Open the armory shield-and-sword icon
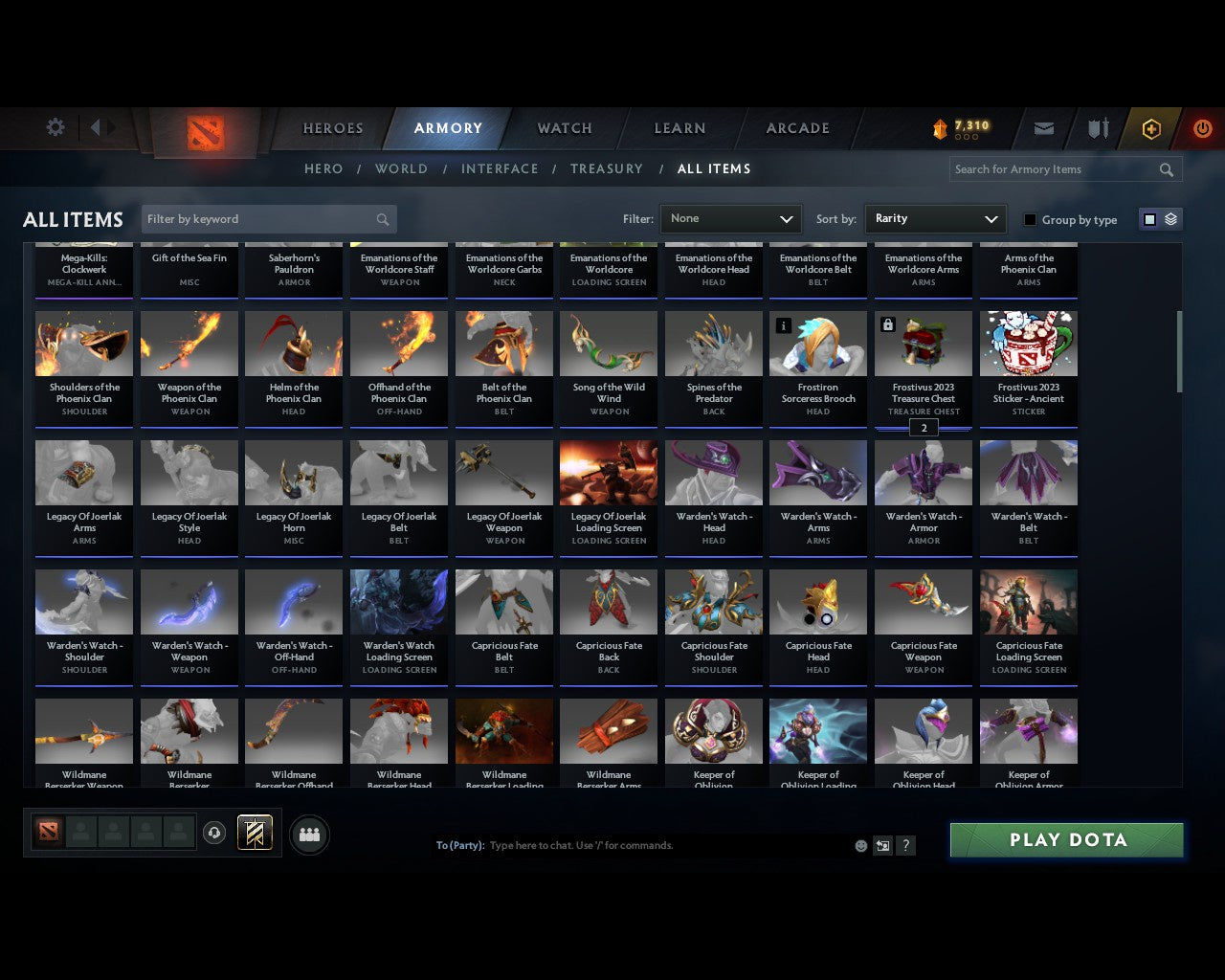The width and height of the screenshot is (1225, 980). pyautogui.click(x=1097, y=128)
